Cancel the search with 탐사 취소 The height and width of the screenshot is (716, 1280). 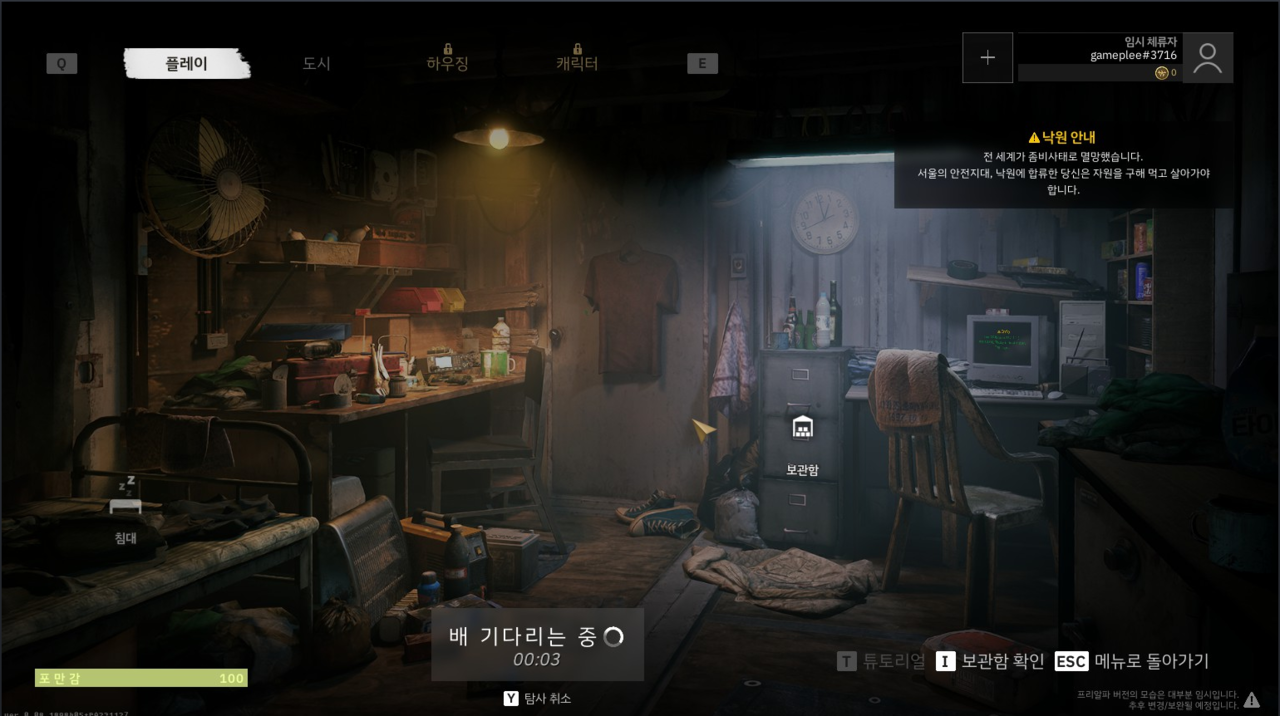click(538, 698)
